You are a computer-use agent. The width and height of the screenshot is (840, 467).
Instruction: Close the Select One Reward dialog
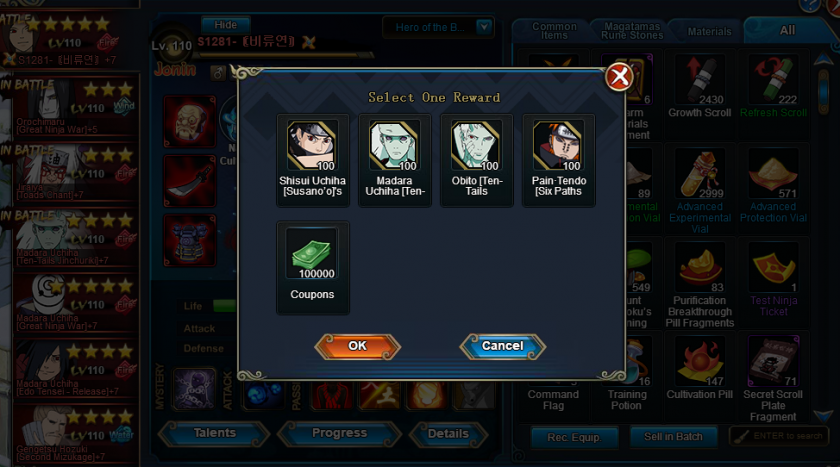pos(620,77)
